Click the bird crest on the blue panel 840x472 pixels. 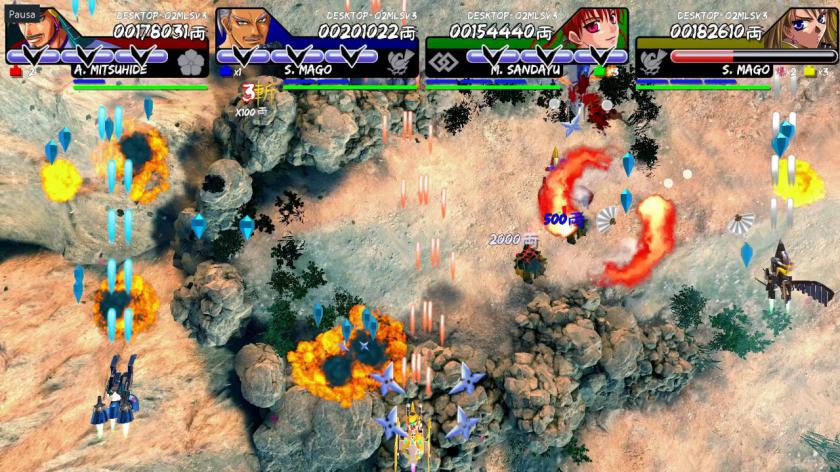pos(400,62)
